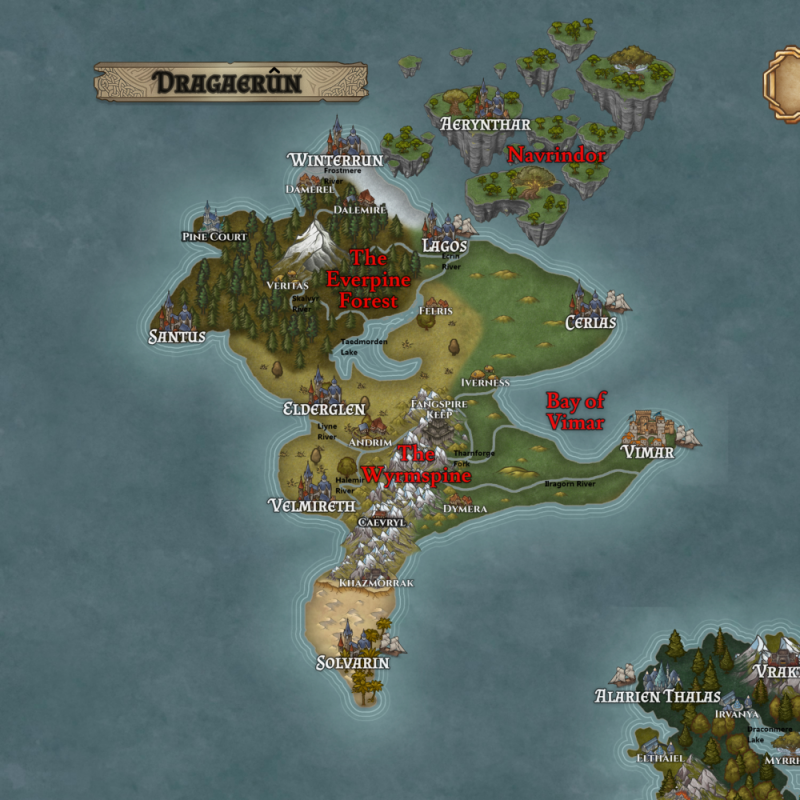The image size is (800, 800).
Task: Open the Navrindor region label
Action: (557, 155)
